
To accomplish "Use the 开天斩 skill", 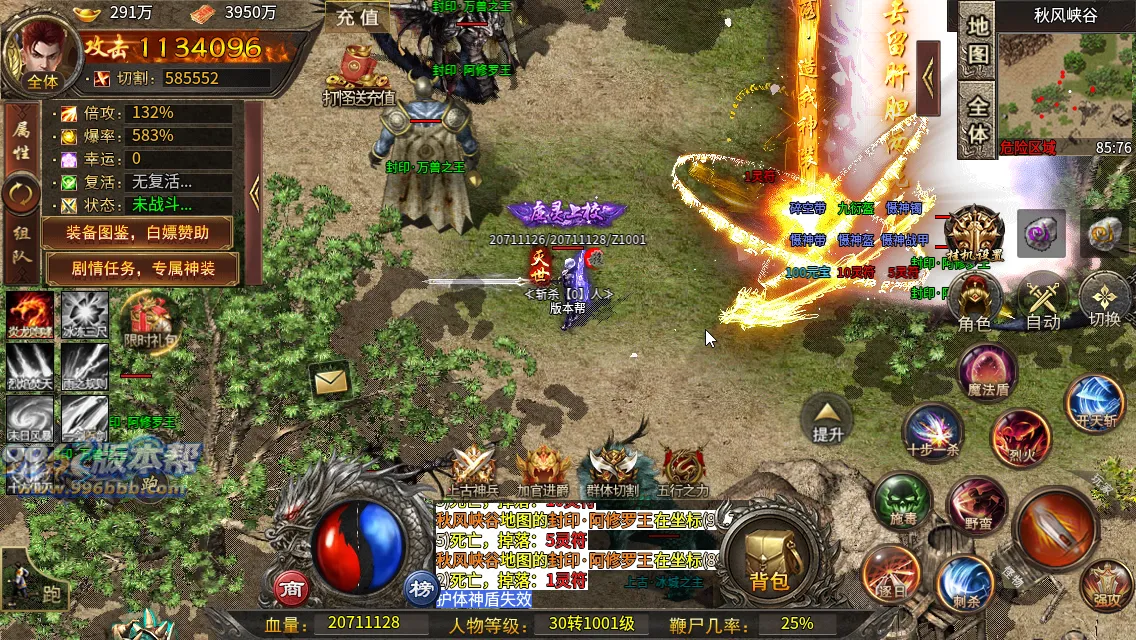I will (1095, 405).
